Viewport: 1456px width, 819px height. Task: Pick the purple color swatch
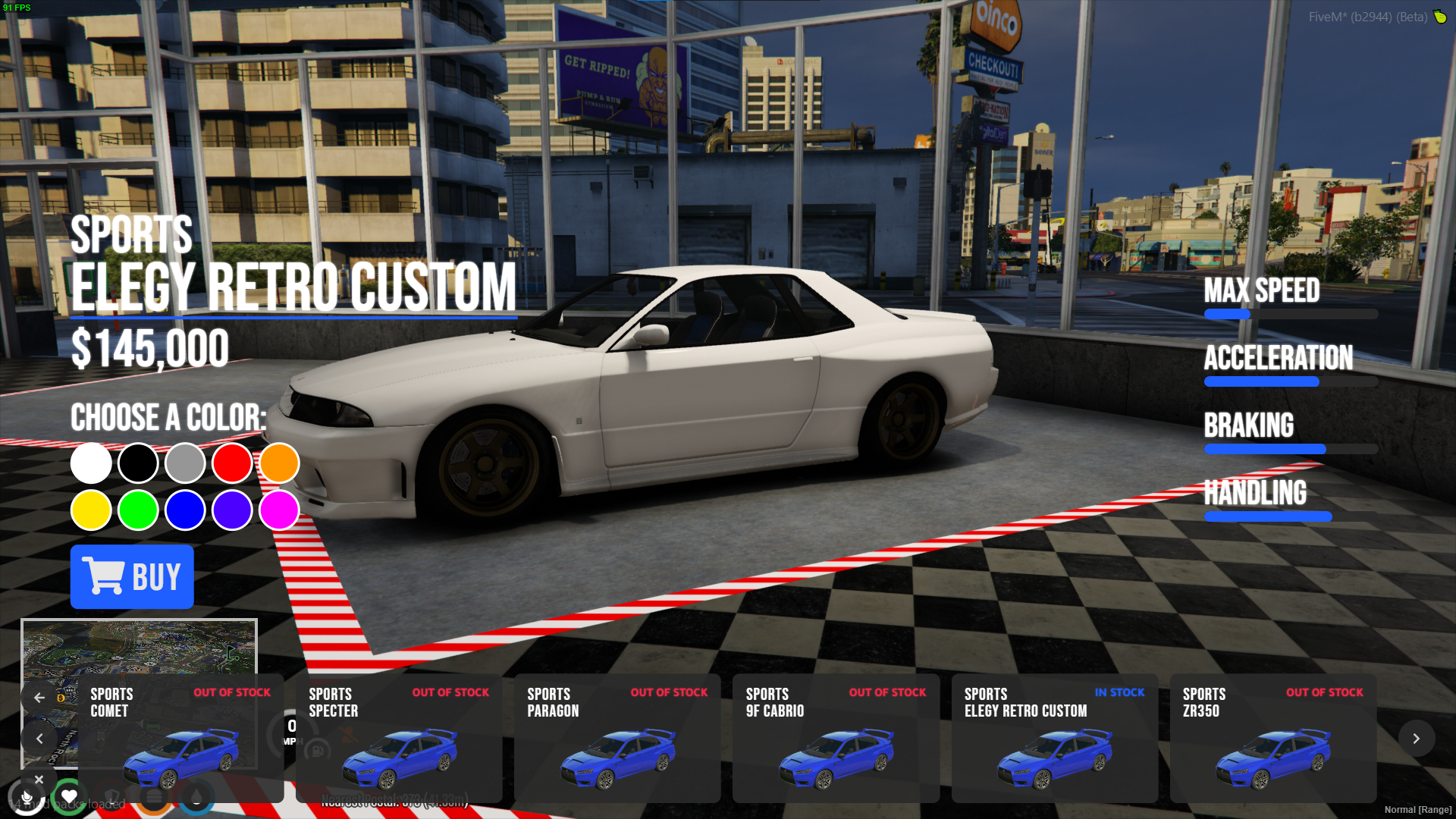[x=232, y=510]
